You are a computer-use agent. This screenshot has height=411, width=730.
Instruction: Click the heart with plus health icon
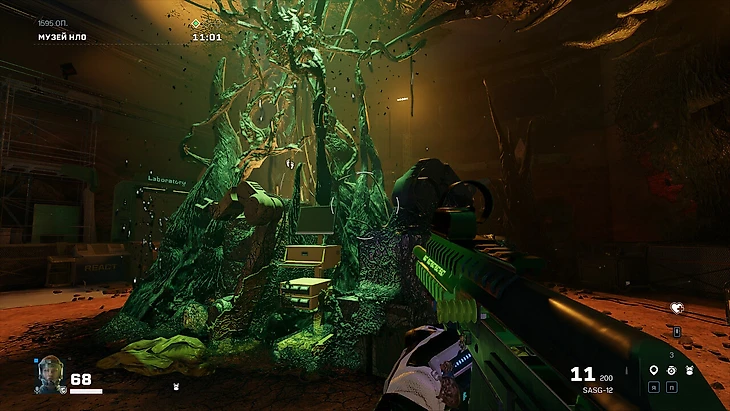[676, 308]
